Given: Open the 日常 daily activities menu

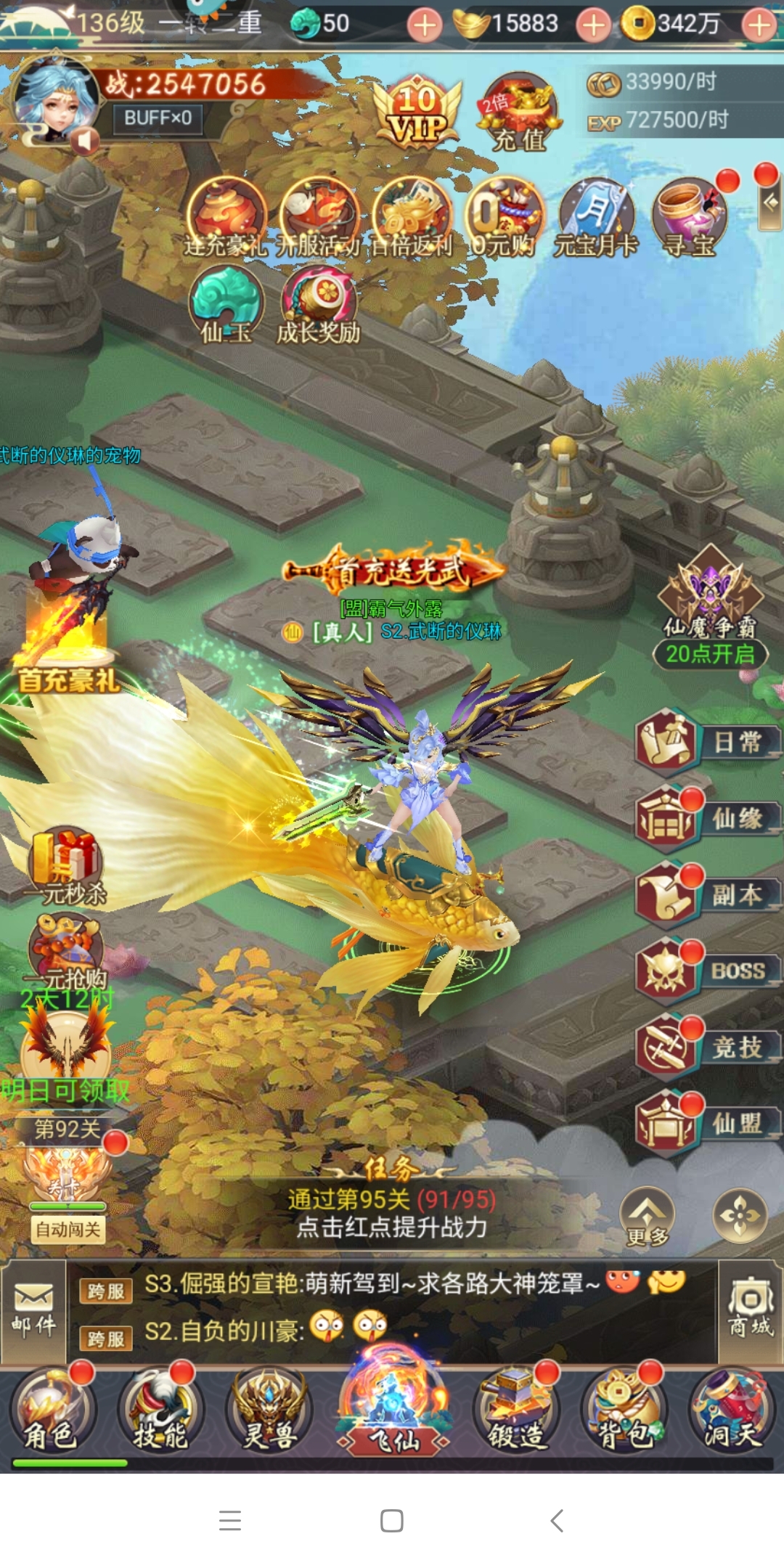Looking at the screenshot, I should pyautogui.click(x=706, y=742).
